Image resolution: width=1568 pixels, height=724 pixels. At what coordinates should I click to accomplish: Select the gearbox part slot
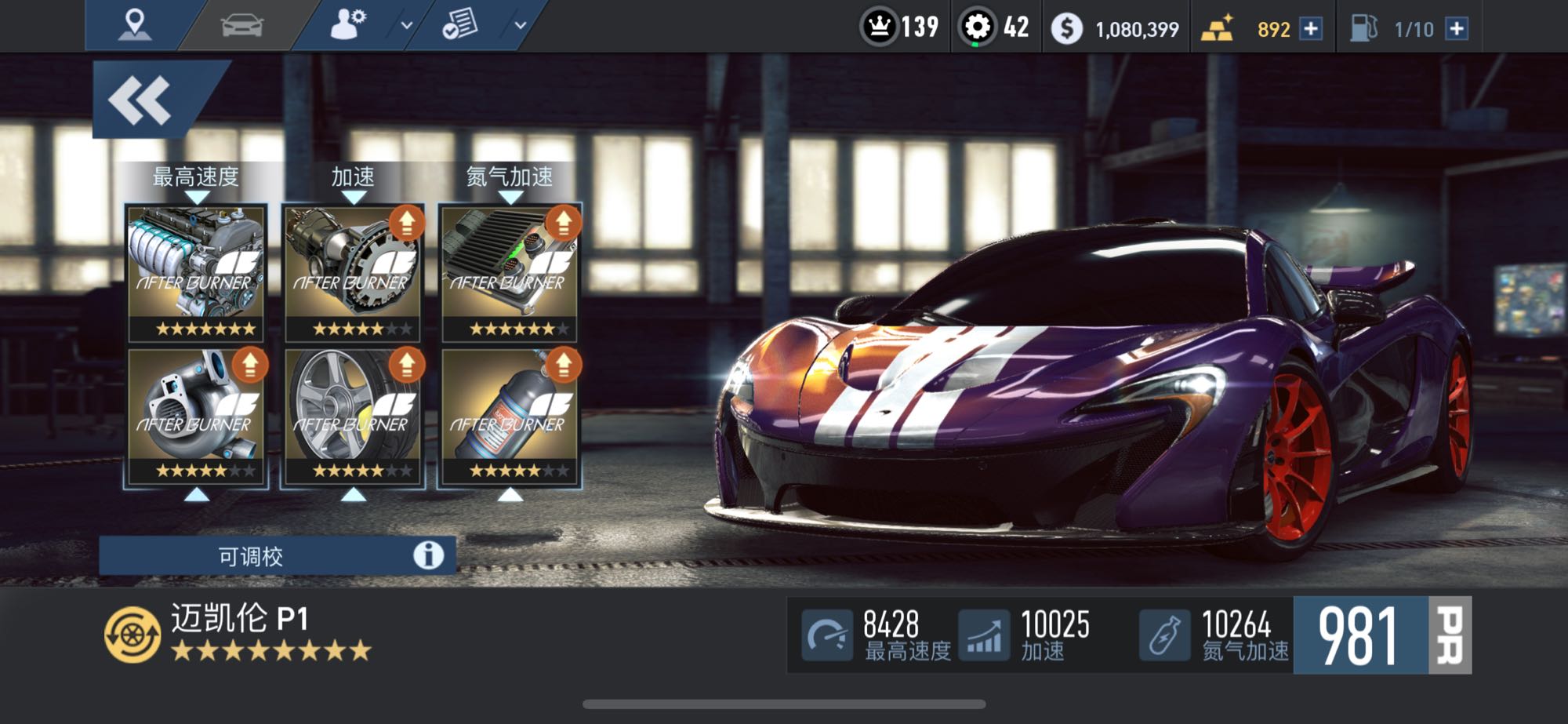(353, 272)
